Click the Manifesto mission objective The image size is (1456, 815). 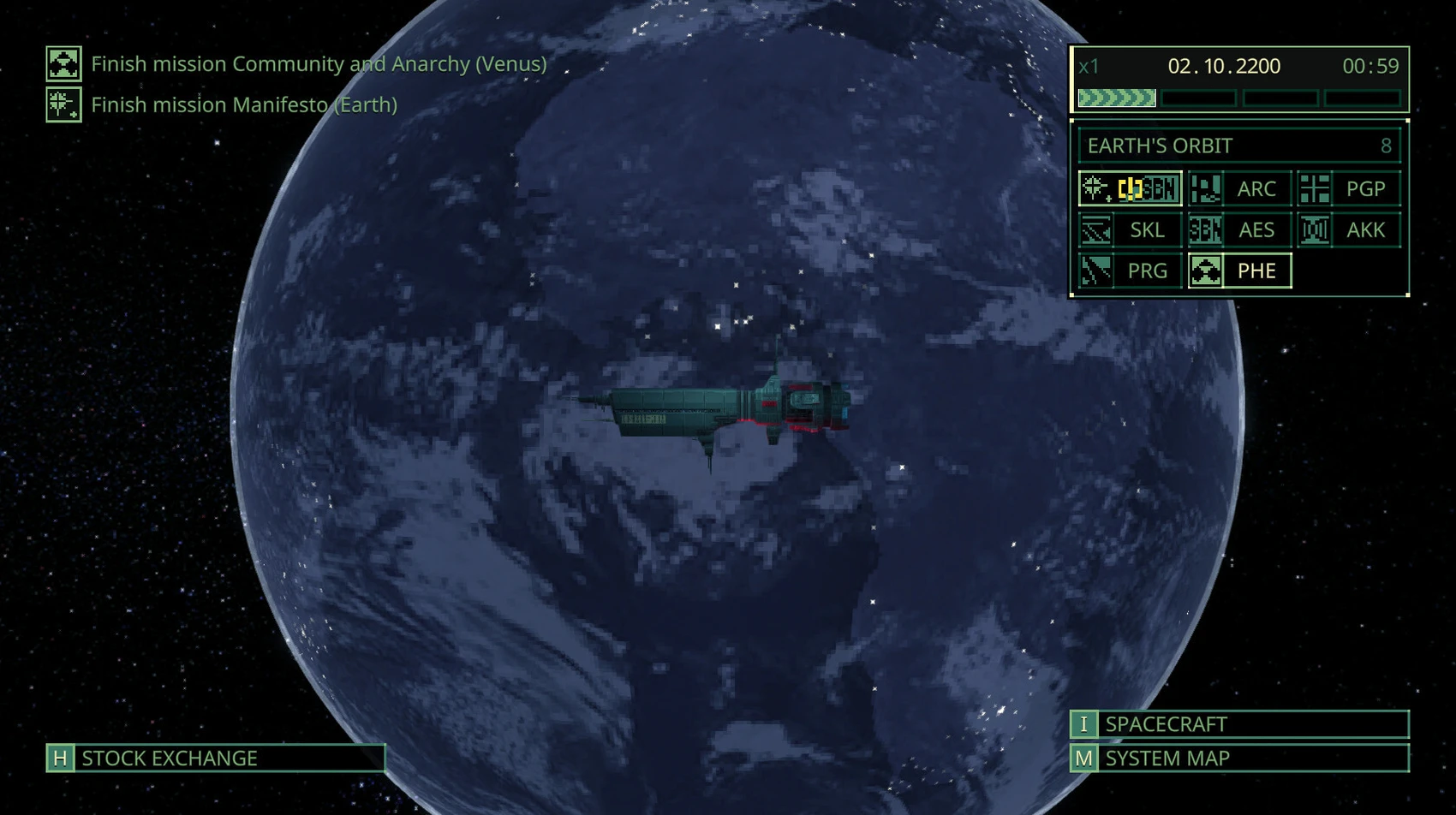(243, 105)
